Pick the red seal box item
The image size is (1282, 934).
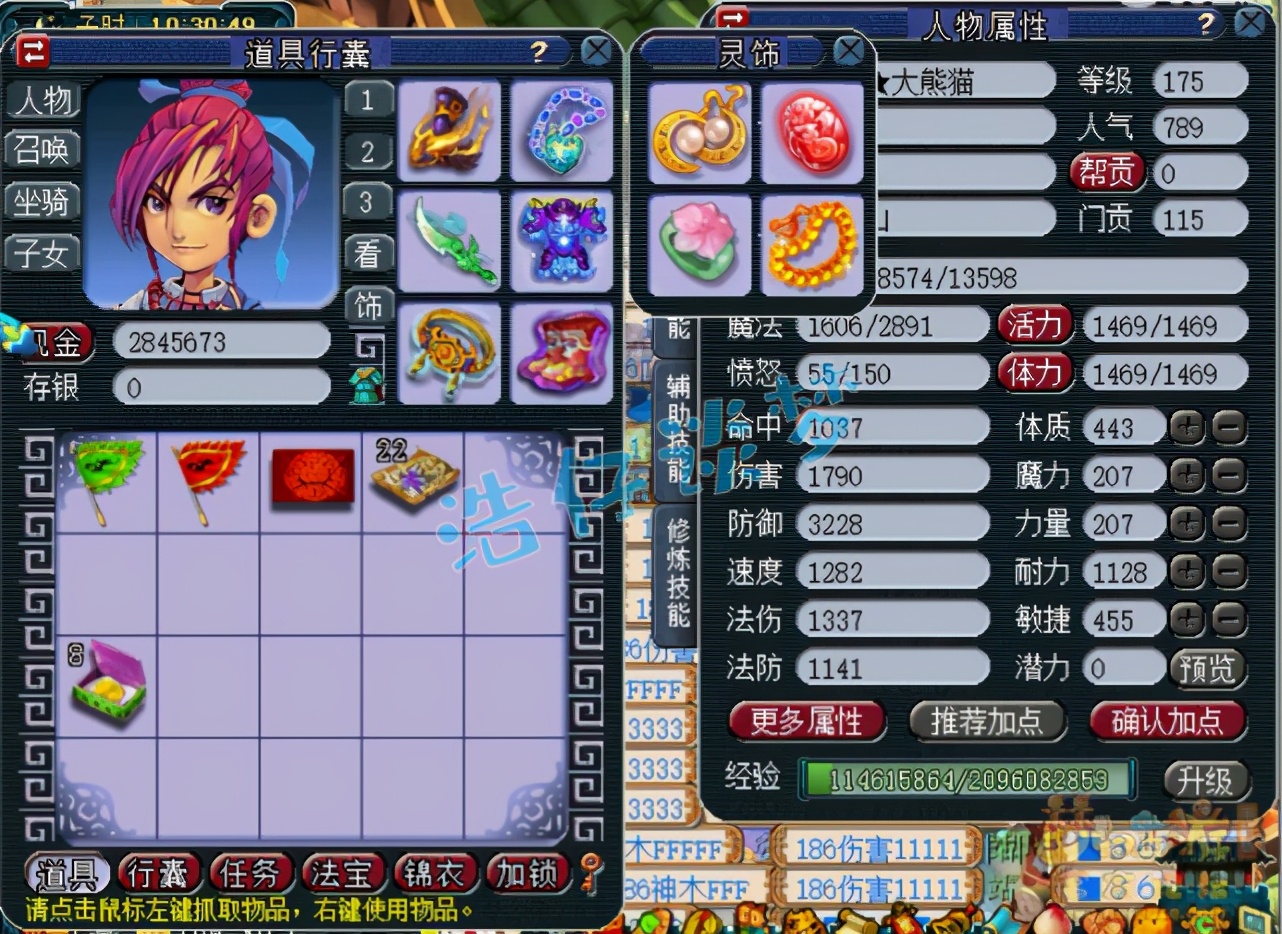[x=312, y=477]
